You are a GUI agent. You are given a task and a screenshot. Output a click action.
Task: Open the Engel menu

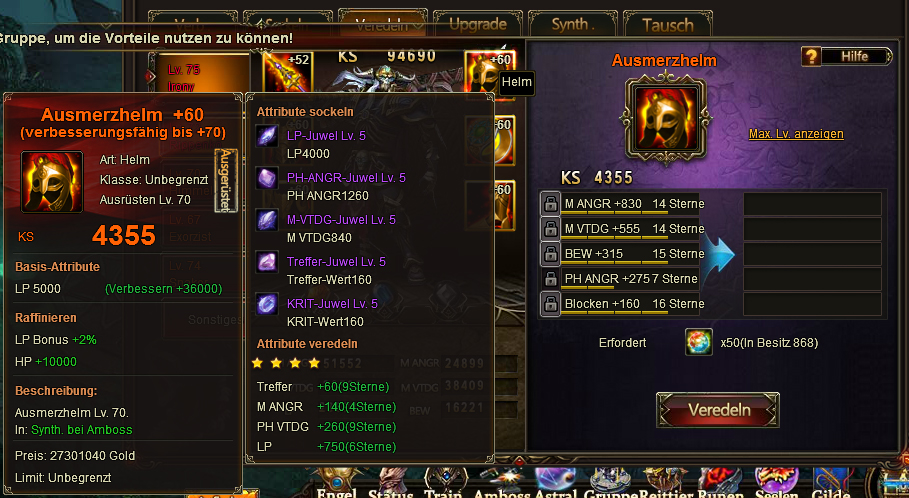337,491
